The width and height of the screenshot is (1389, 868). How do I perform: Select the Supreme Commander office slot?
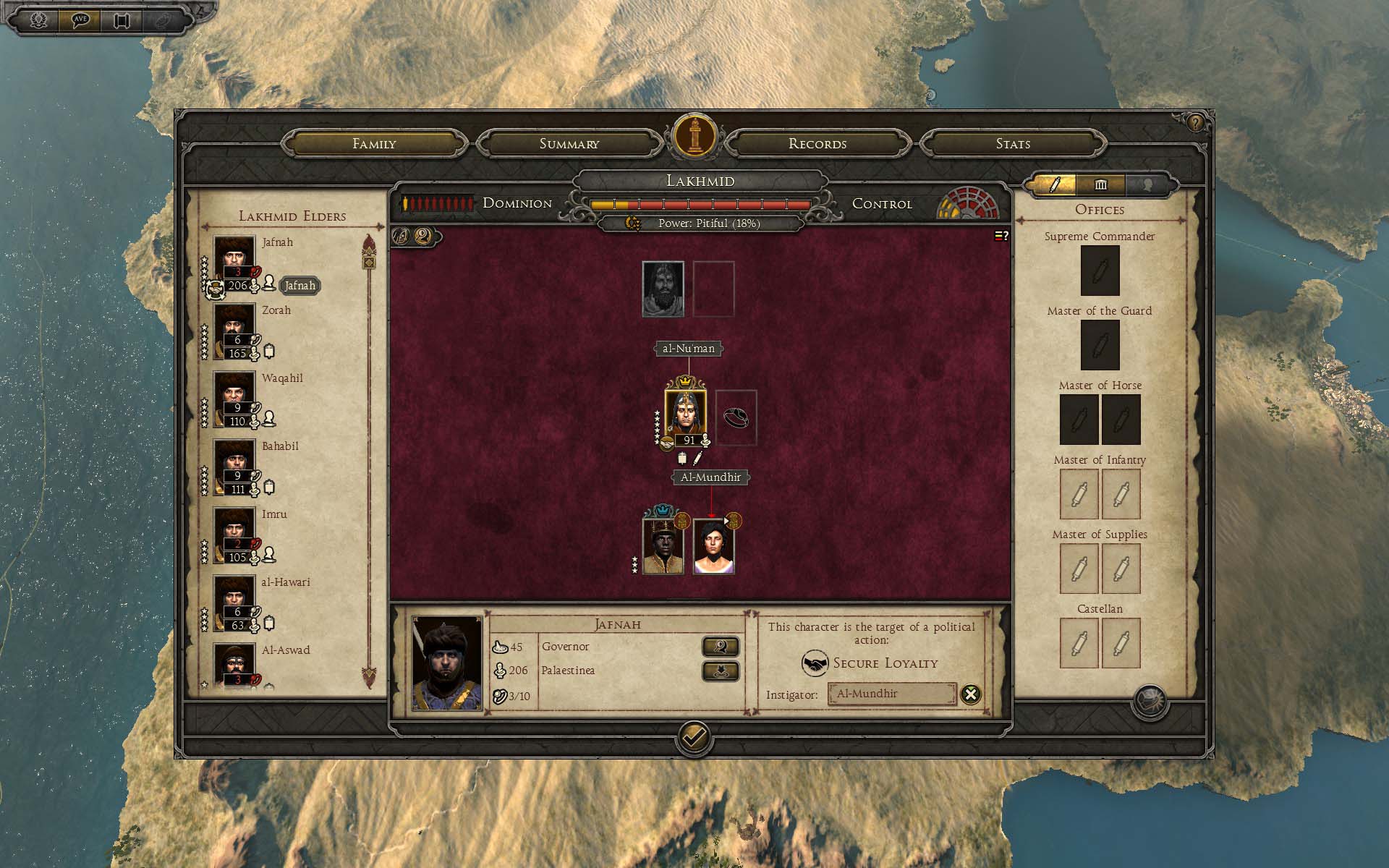pyautogui.click(x=1100, y=271)
